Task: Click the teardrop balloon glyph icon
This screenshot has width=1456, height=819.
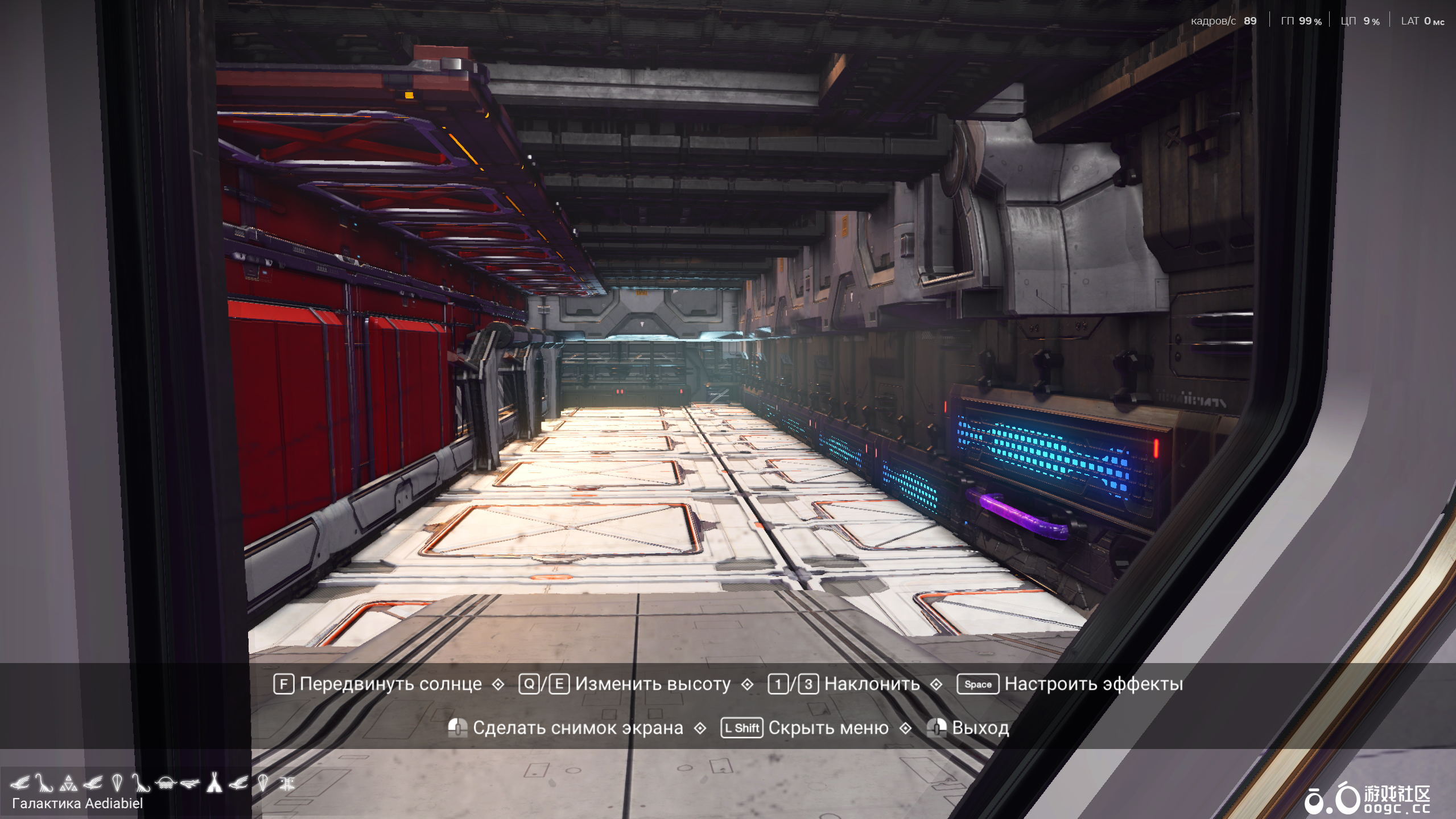Action: pos(117,783)
